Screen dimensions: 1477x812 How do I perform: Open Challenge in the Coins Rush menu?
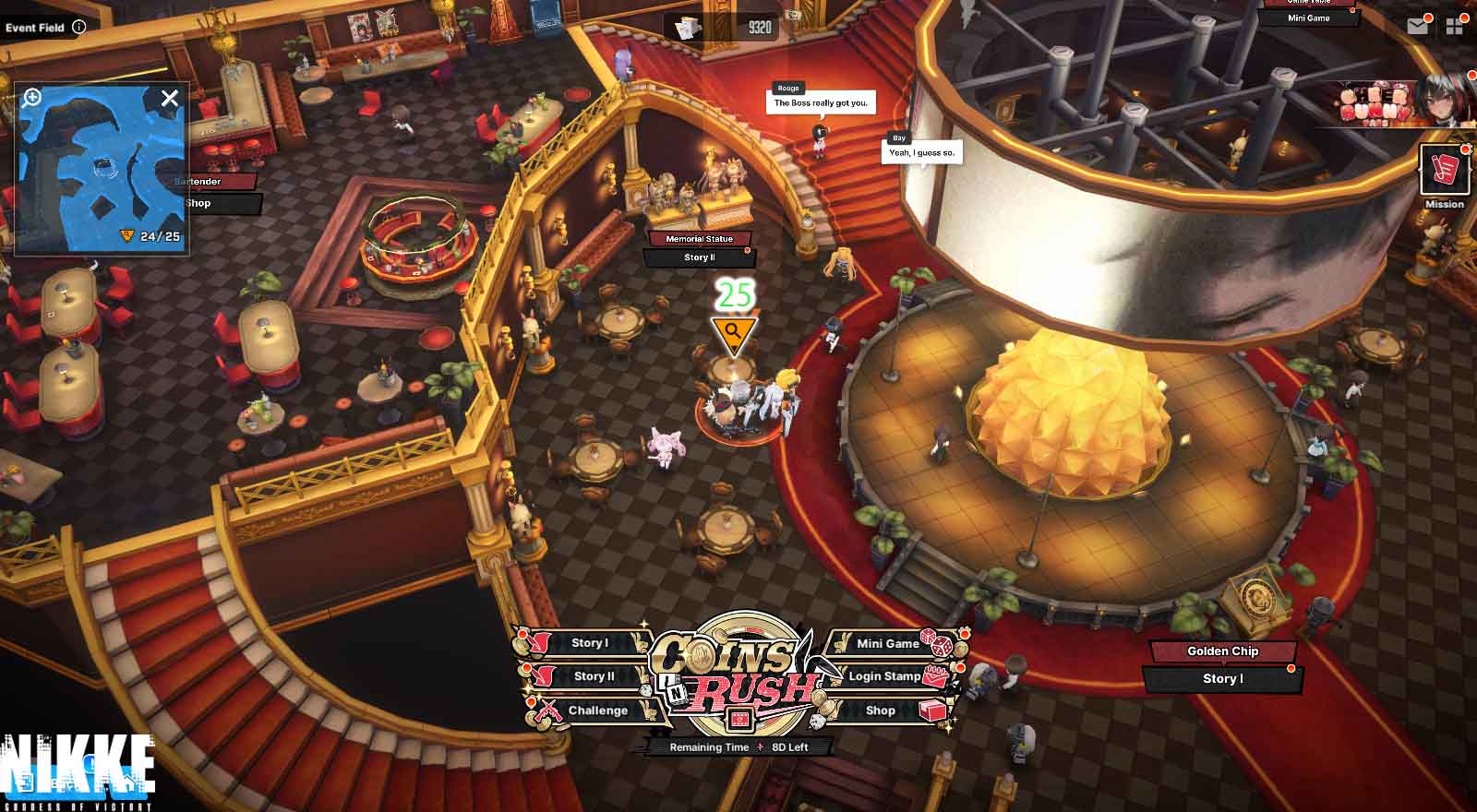coord(597,710)
